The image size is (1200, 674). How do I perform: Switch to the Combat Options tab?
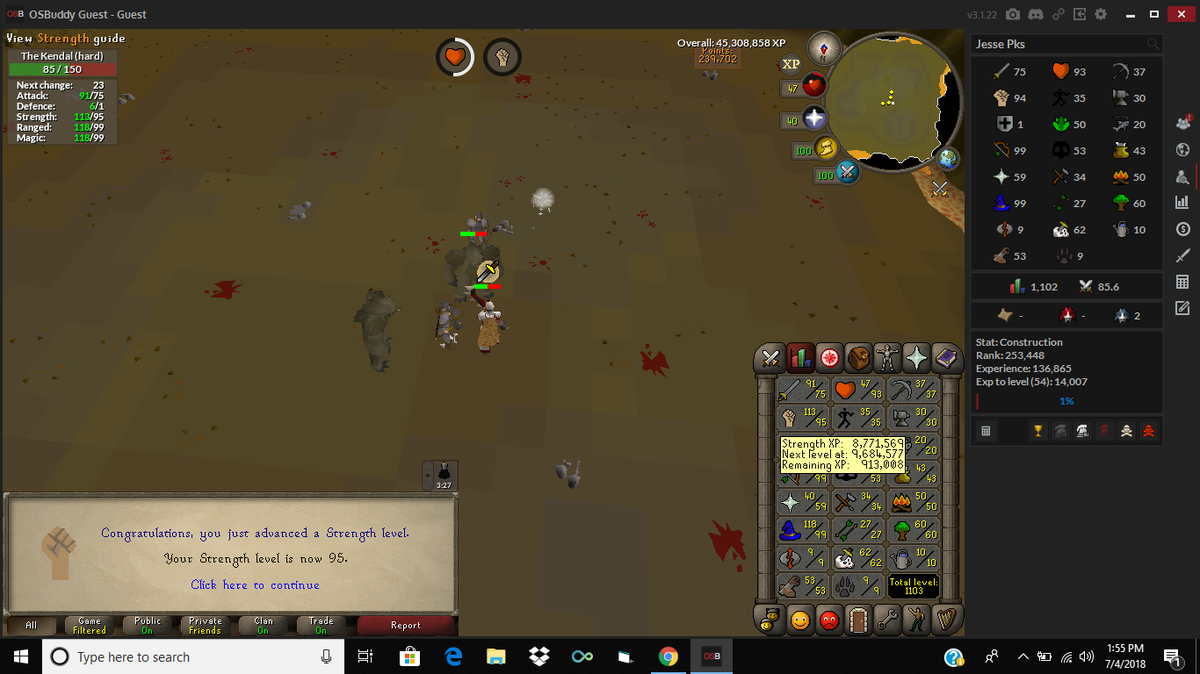771,357
